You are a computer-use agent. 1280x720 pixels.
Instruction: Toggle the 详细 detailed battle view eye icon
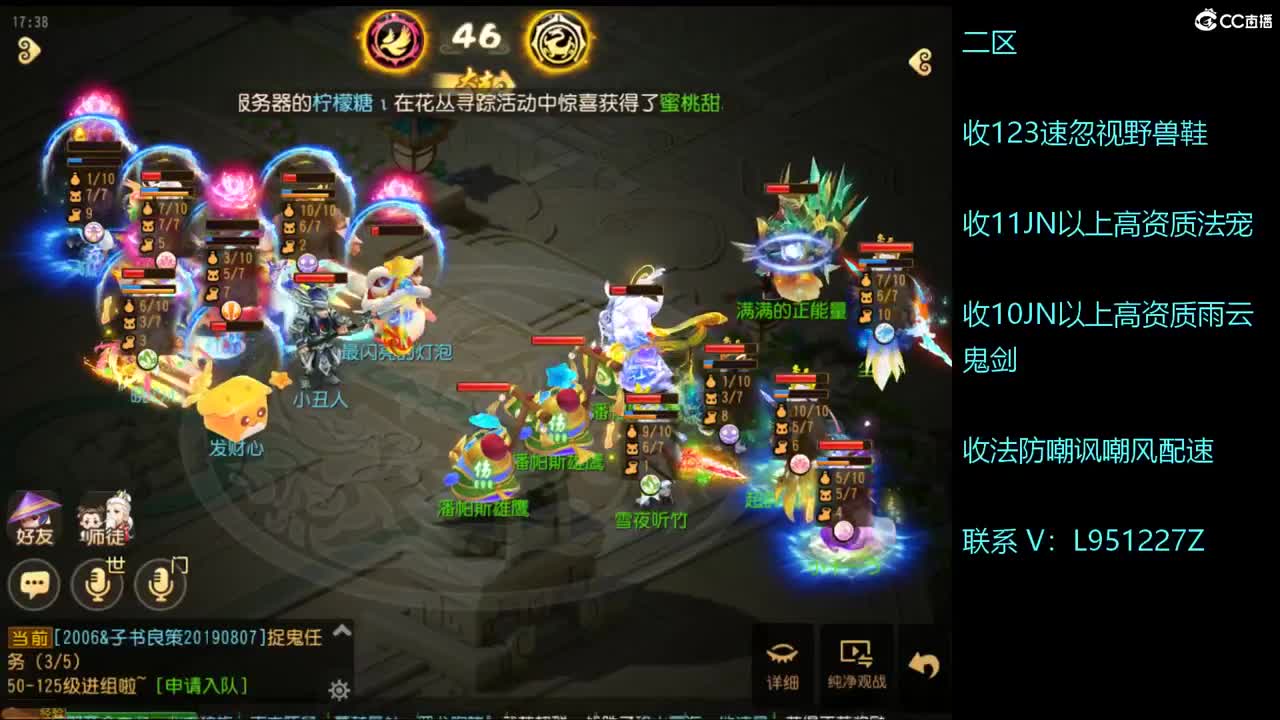pos(784,660)
